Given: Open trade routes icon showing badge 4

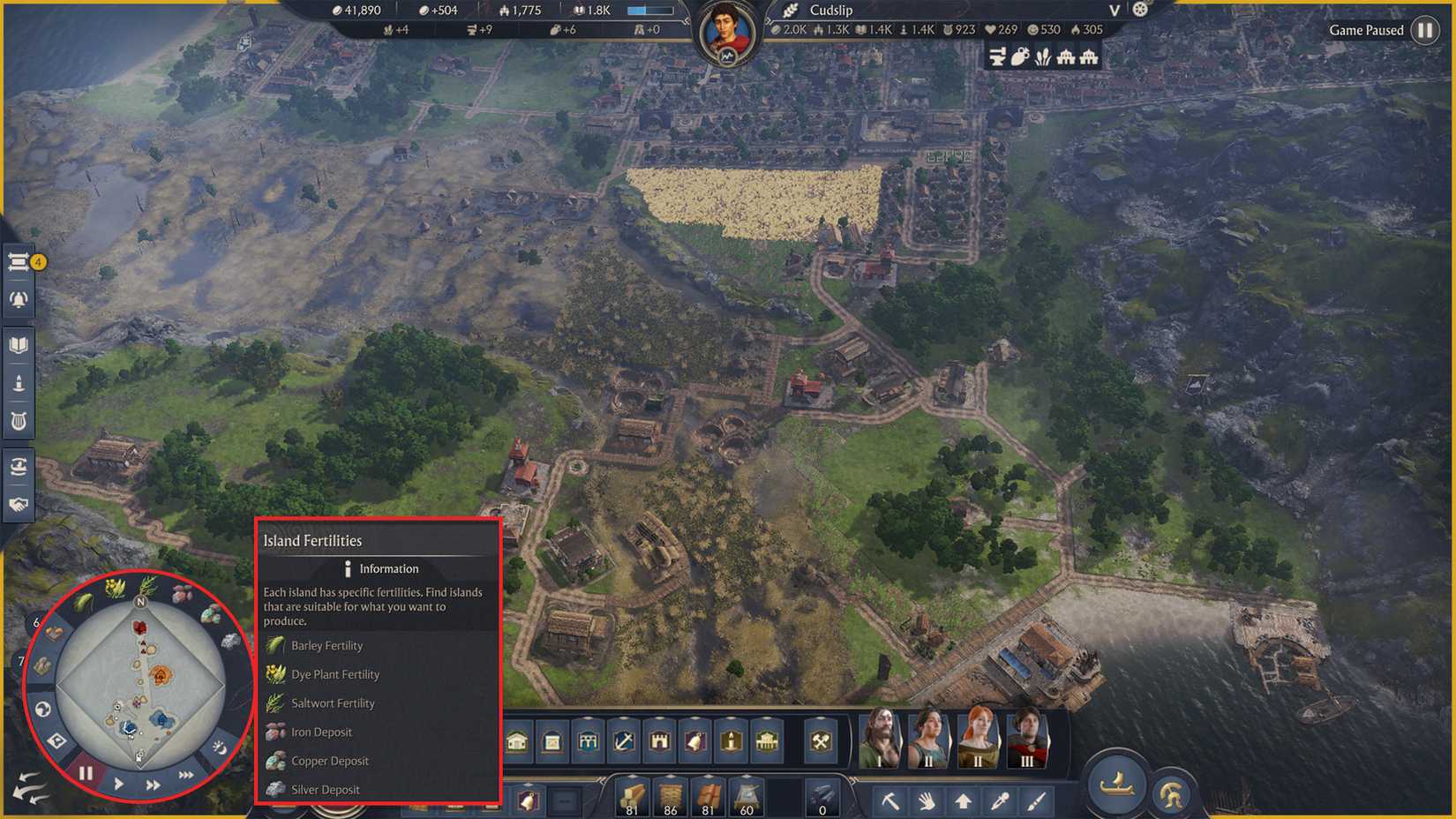Looking at the screenshot, I should (x=18, y=262).
